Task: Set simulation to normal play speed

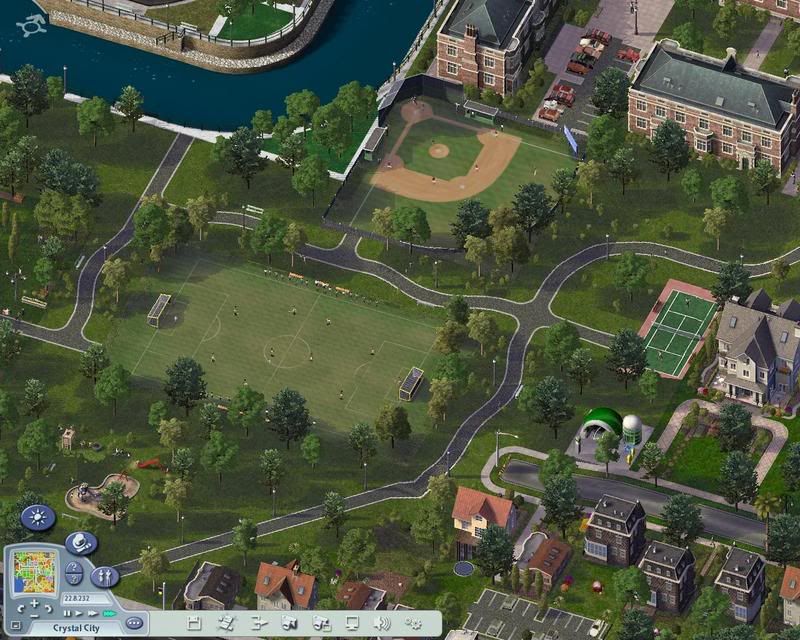Action: (79, 612)
